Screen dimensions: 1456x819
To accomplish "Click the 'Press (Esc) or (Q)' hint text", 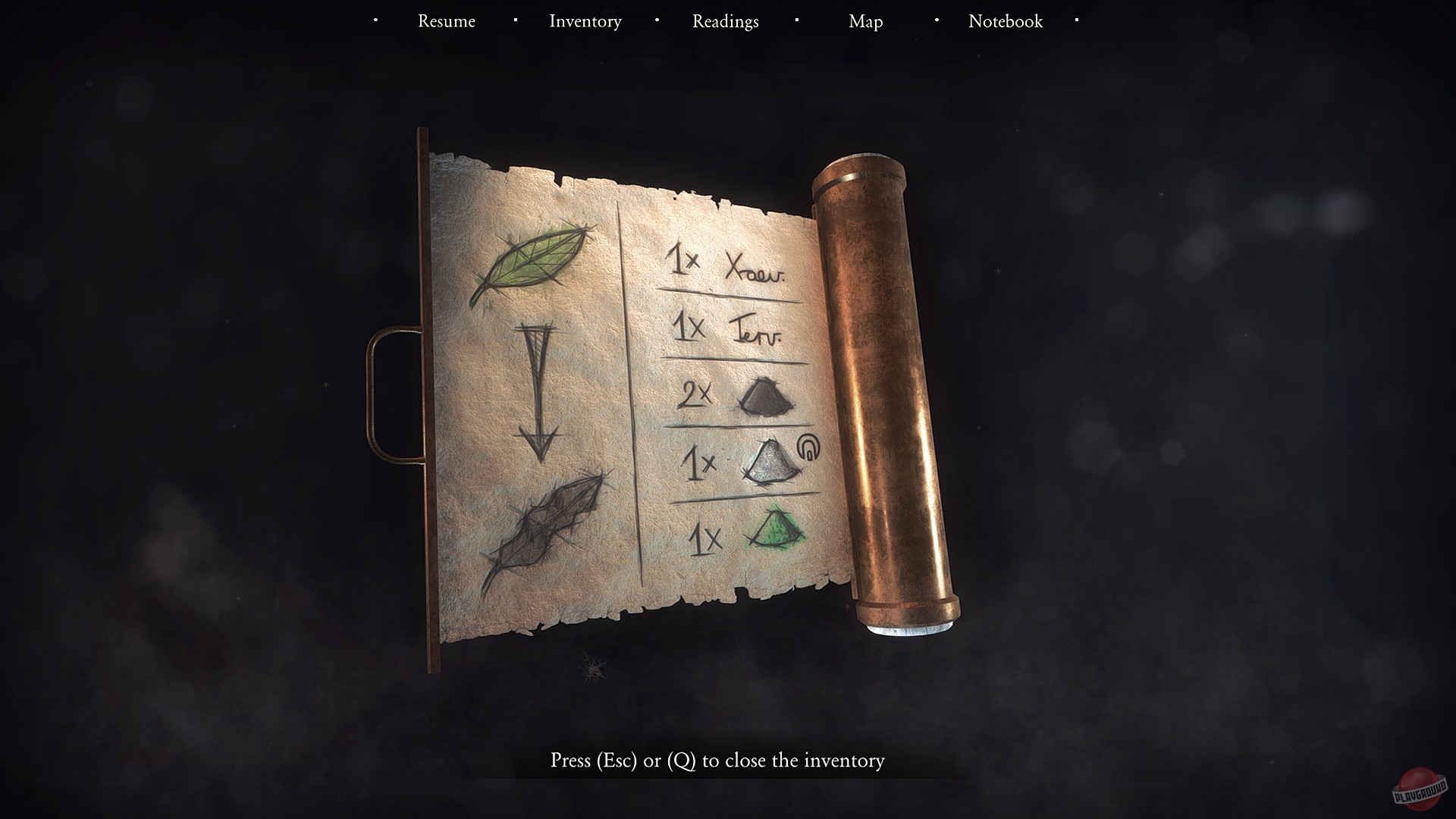I will click(718, 760).
